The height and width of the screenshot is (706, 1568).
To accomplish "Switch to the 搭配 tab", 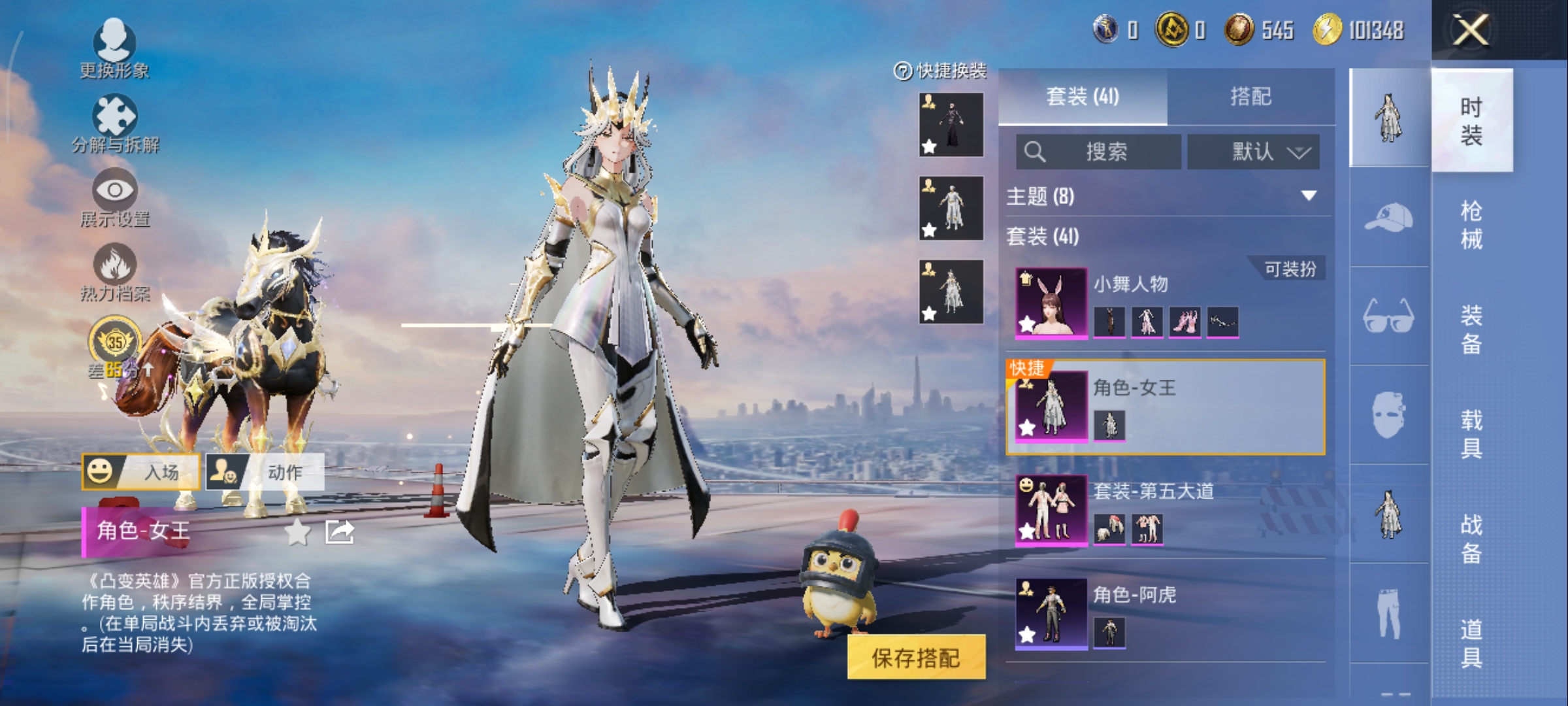I will [x=1250, y=97].
